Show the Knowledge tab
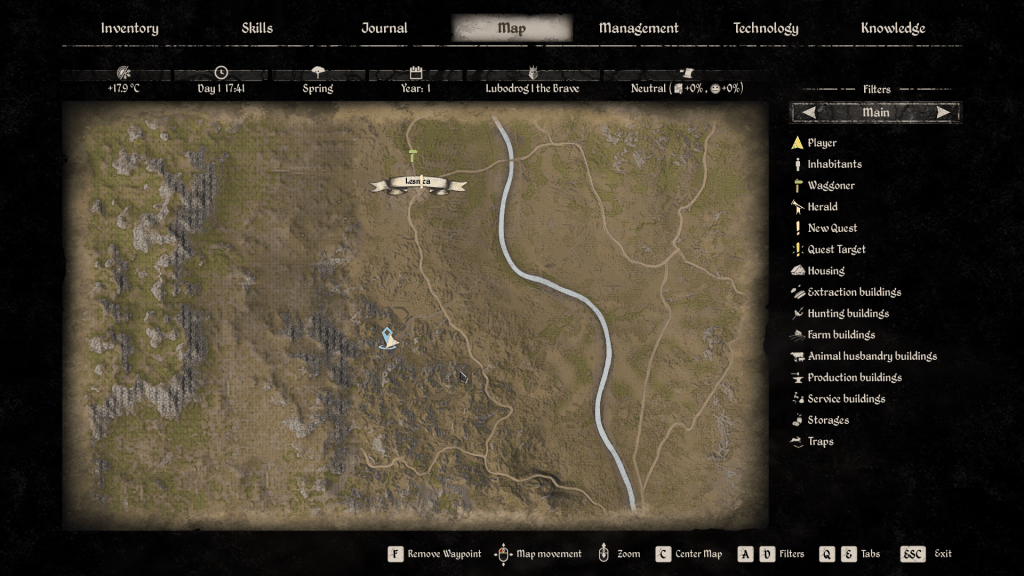This screenshot has height=576, width=1024. click(x=892, y=28)
